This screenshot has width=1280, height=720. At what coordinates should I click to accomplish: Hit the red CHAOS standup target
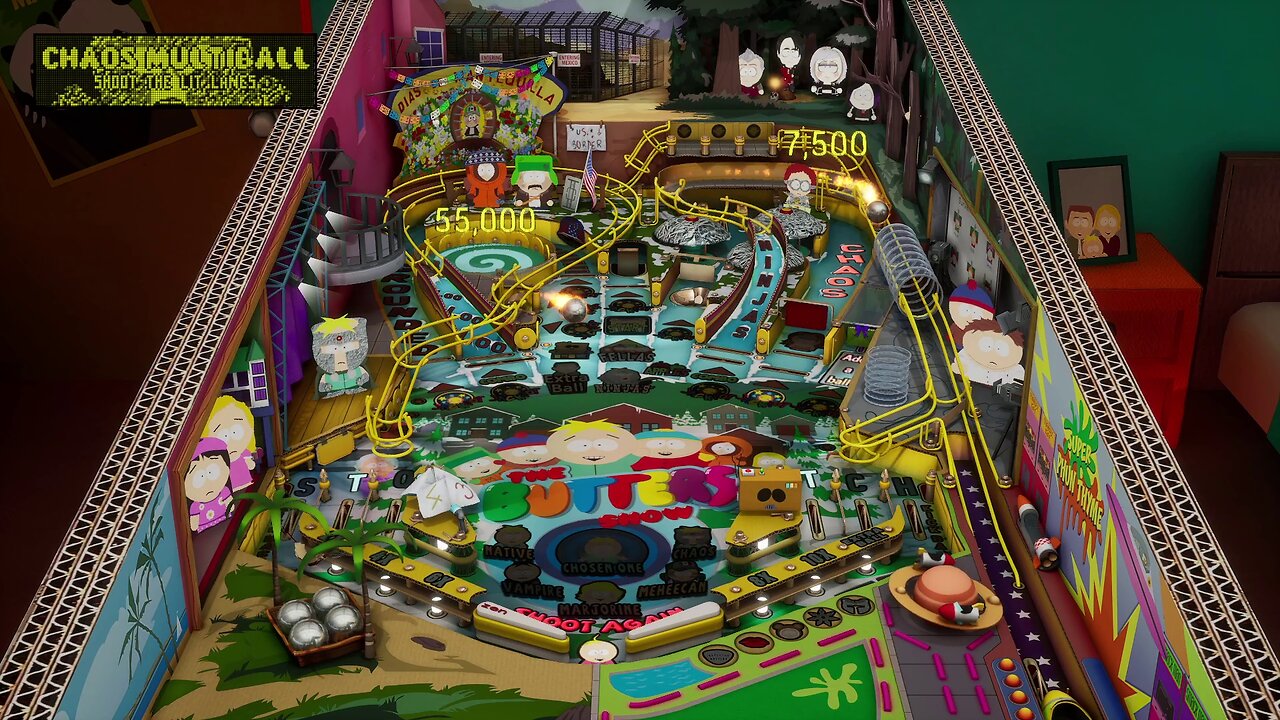805,315
